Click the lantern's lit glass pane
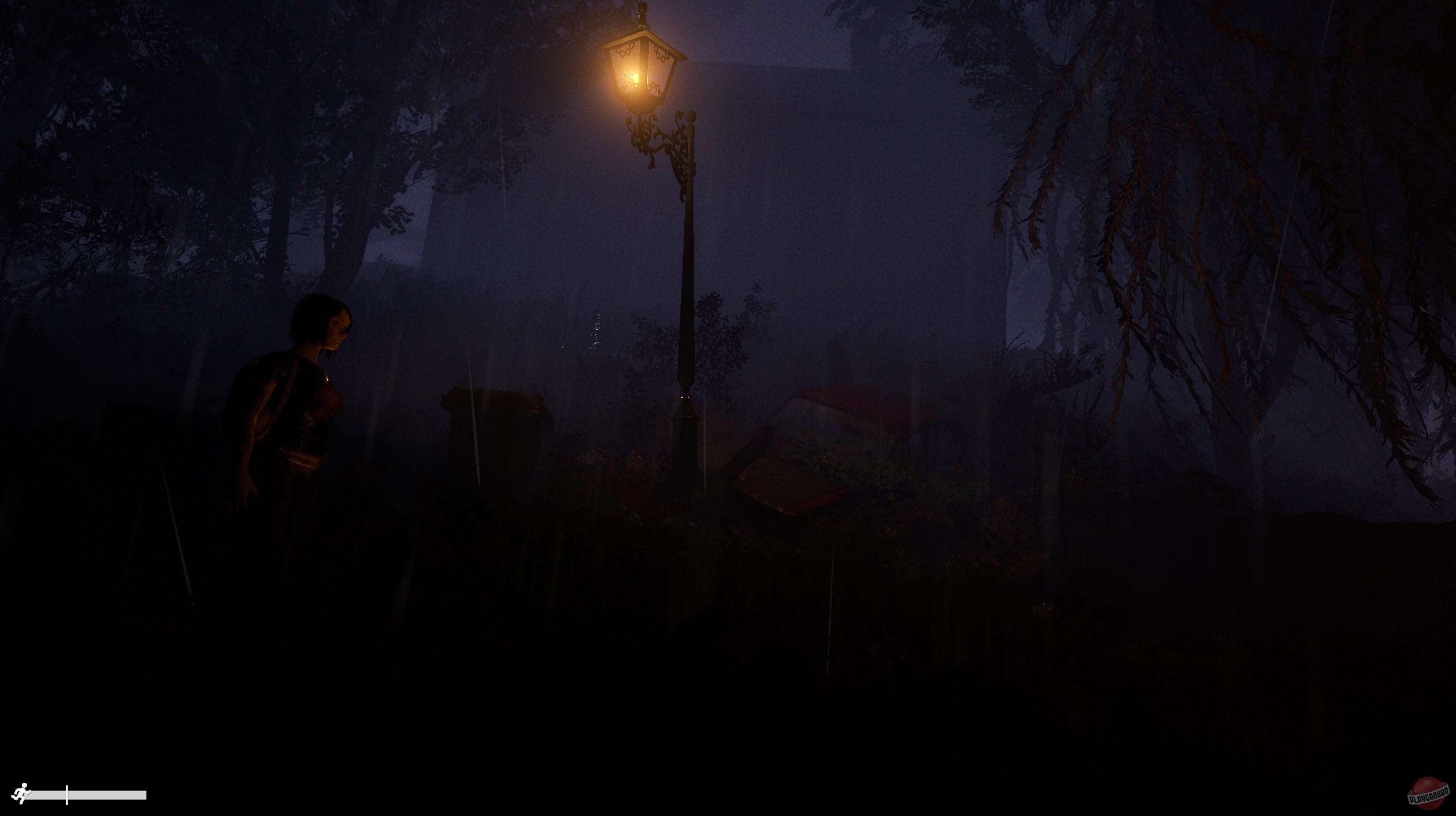 point(630,75)
